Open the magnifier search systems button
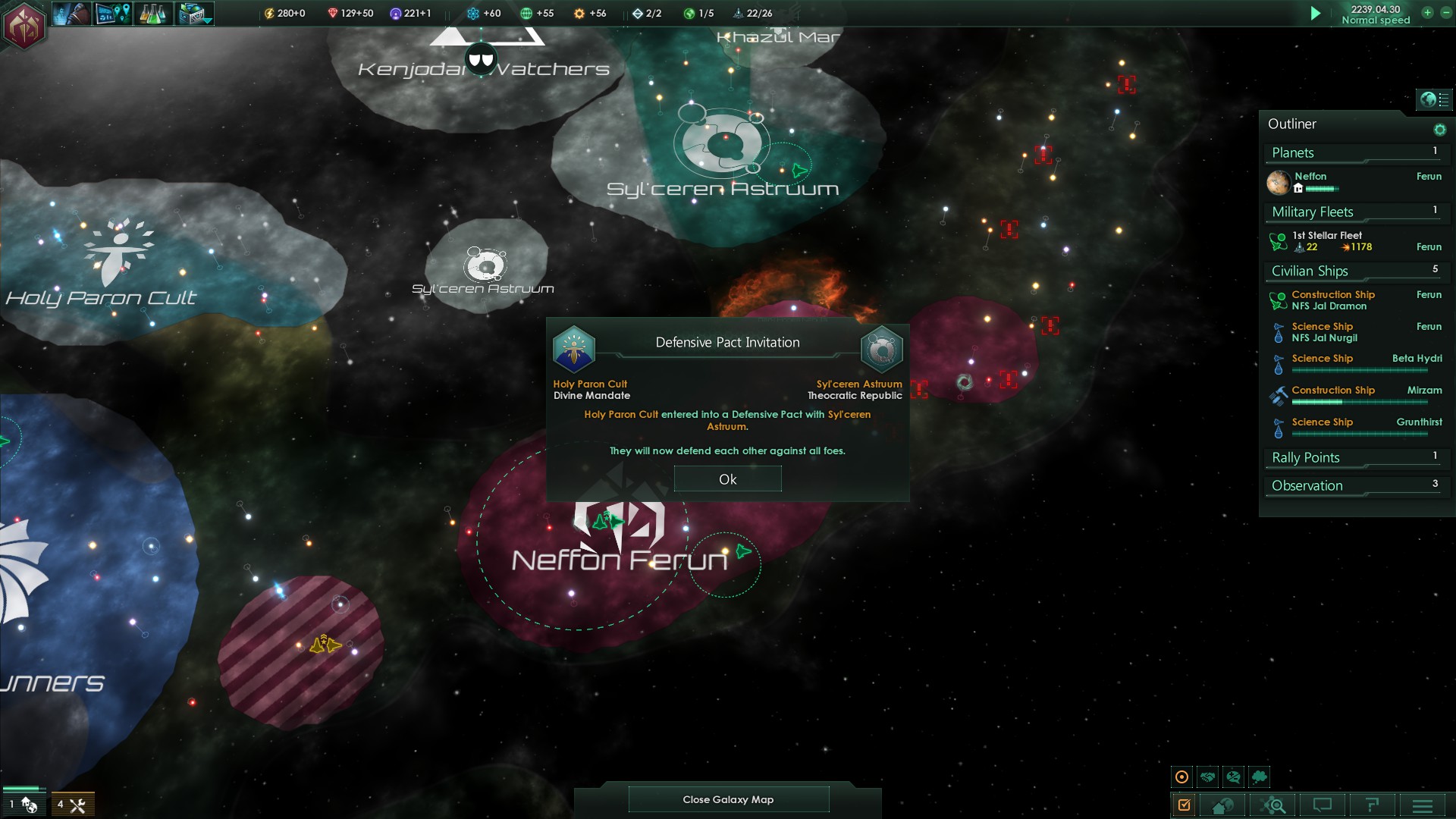Image resolution: width=1456 pixels, height=819 pixels. pos(1273,805)
